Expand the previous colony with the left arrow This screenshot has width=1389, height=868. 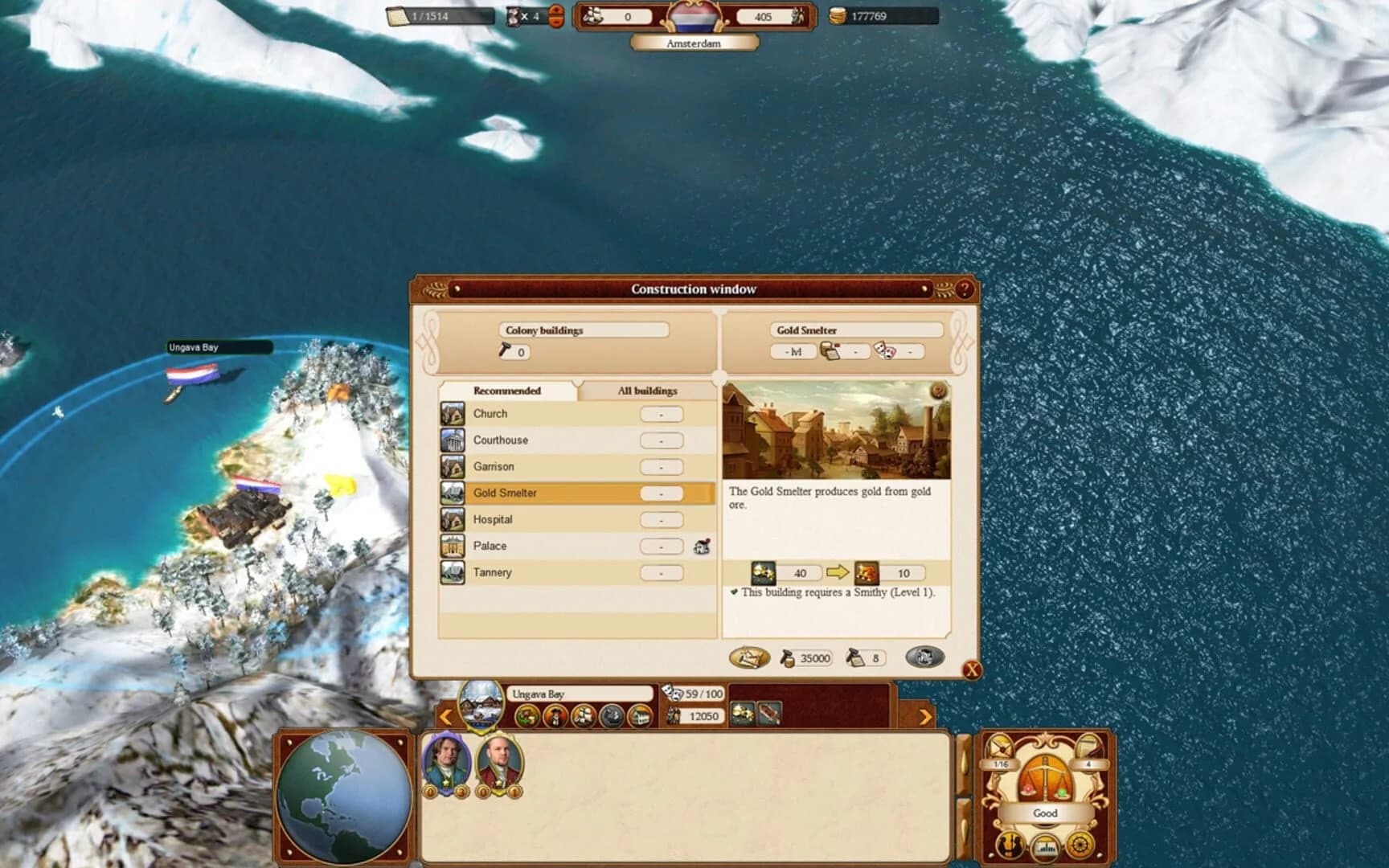point(445,715)
